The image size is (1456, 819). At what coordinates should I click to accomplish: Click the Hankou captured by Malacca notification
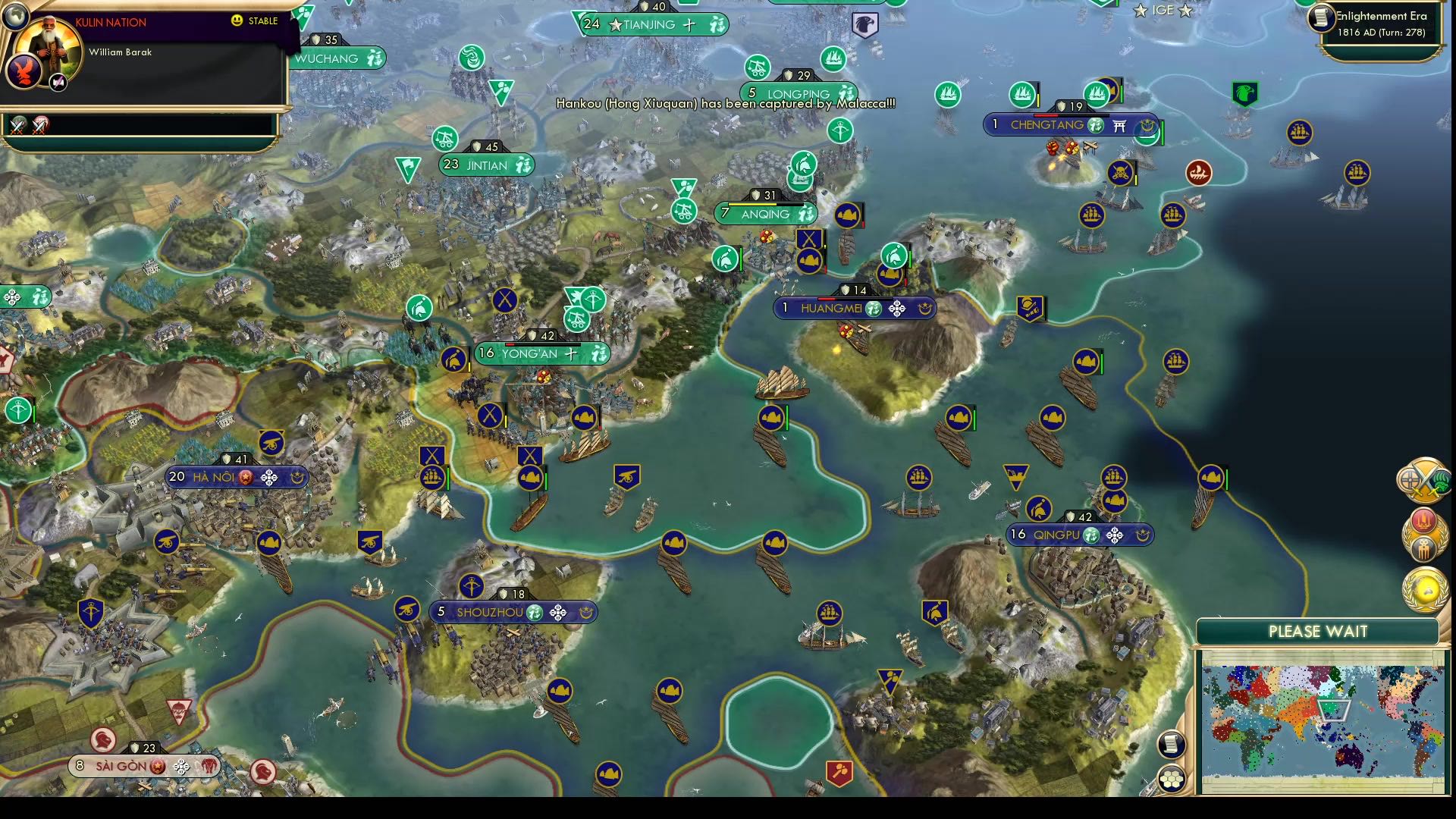[x=724, y=105]
